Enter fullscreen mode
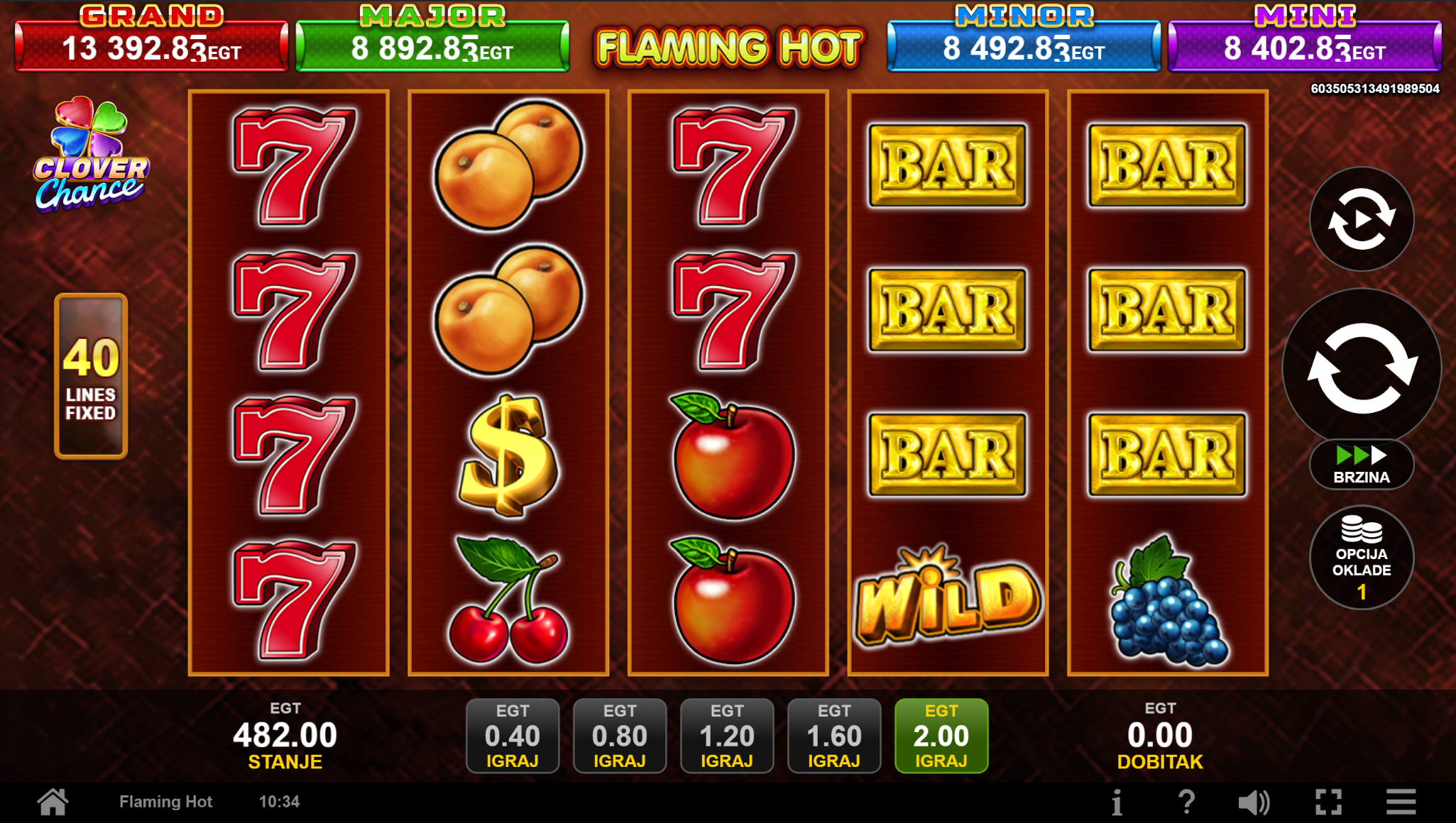Image resolution: width=1456 pixels, height=823 pixels. (1328, 802)
